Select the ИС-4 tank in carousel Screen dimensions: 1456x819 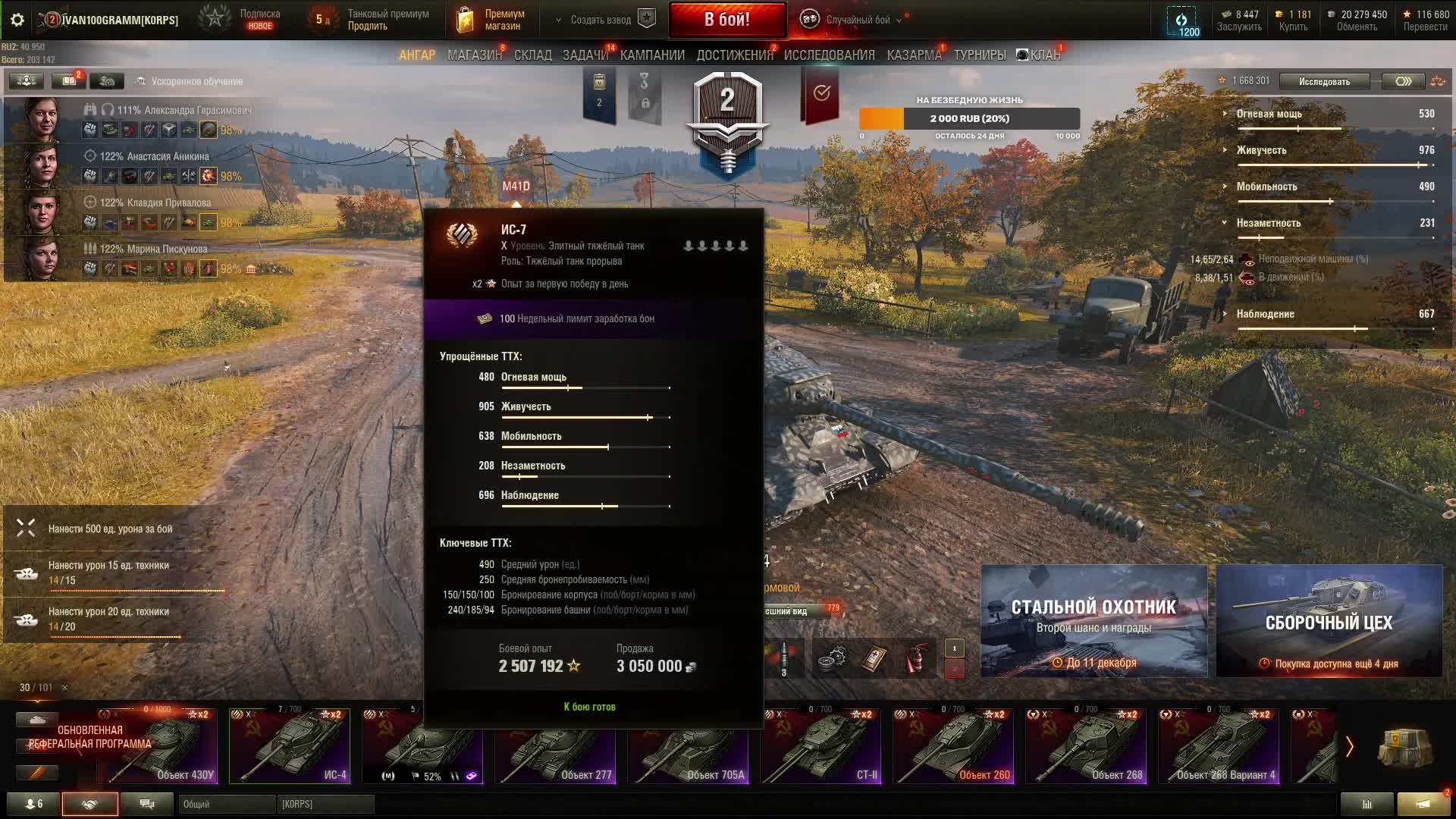pos(290,746)
